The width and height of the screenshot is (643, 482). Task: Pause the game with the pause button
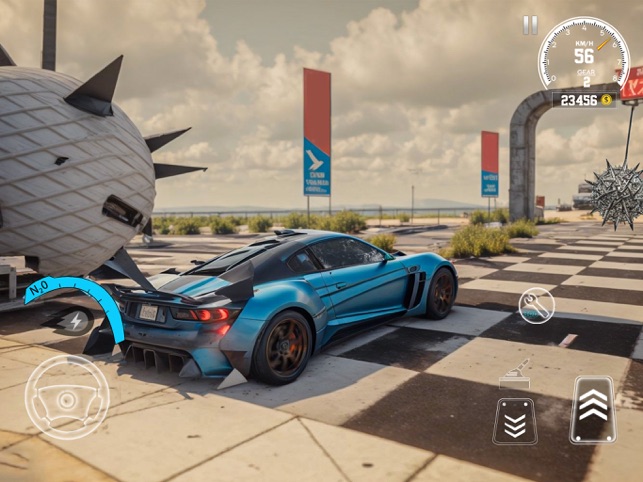click(530, 25)
